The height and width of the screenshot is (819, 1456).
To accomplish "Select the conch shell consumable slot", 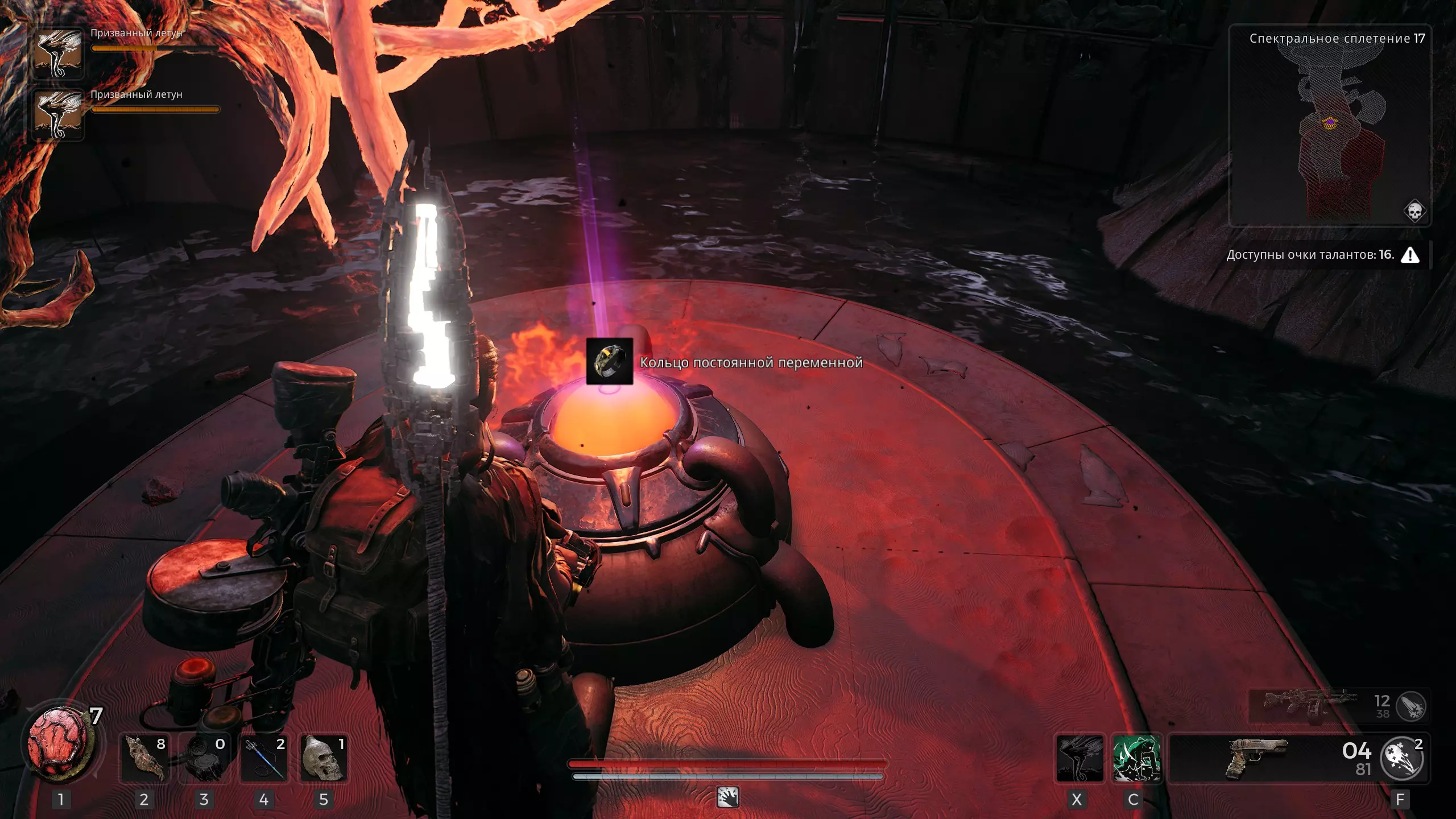I will pyautogui.click(x=144, y=758).
